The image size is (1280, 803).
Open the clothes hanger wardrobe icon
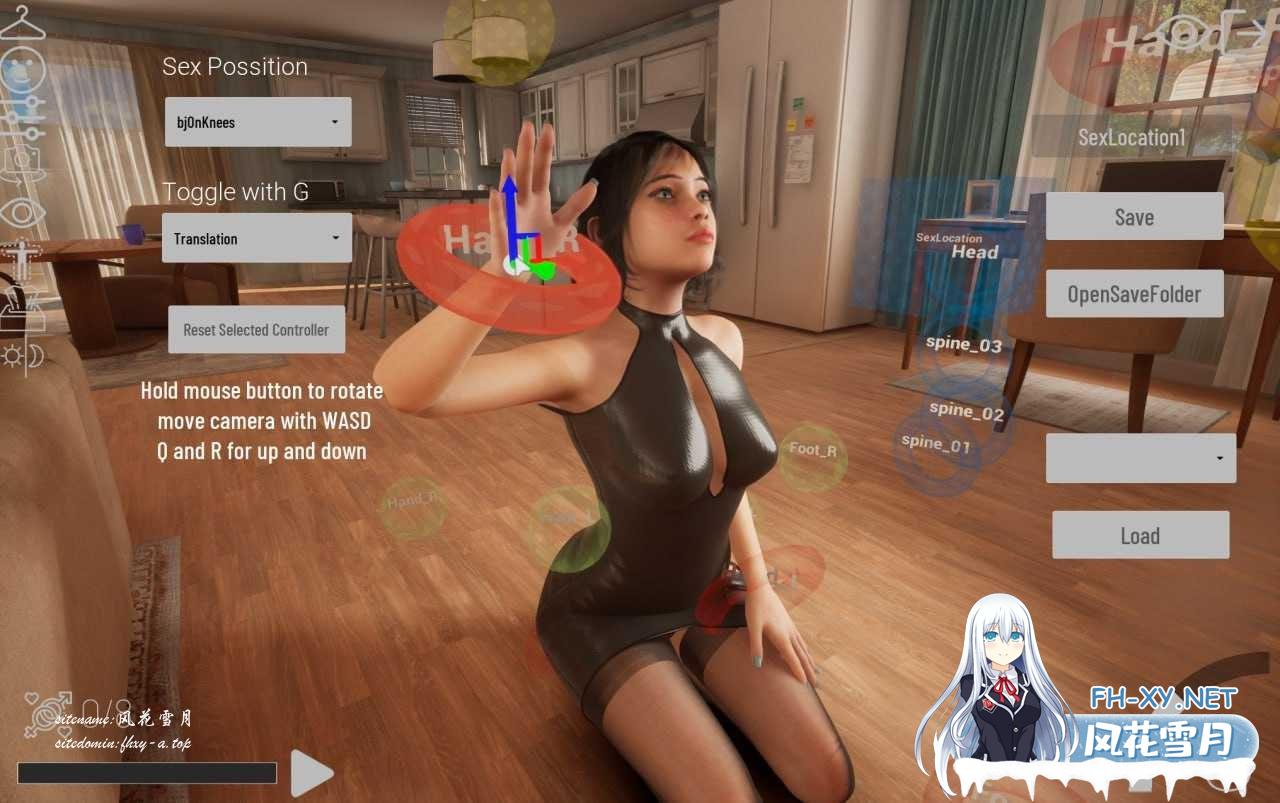click(x=21, y=22)
